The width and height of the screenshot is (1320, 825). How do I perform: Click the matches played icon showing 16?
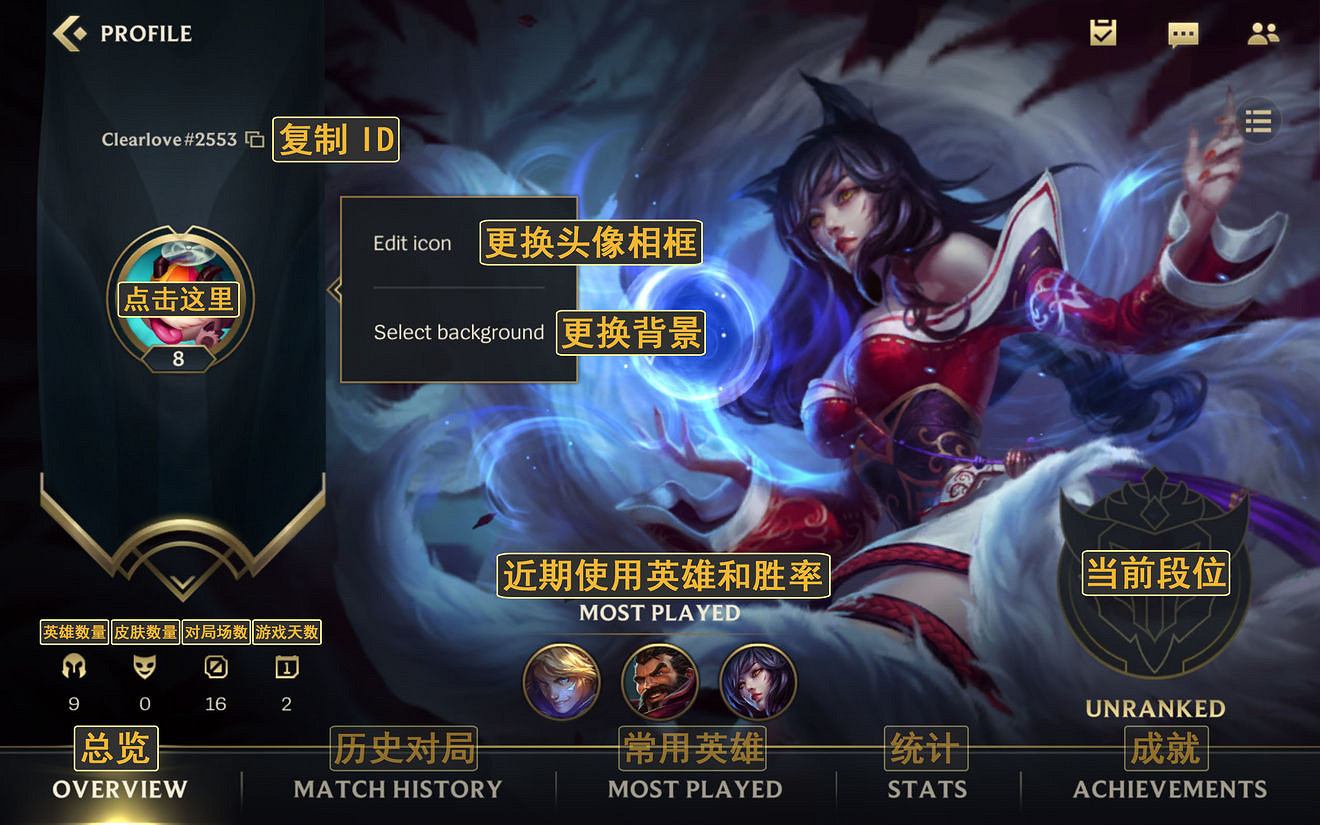pyautogui.click(x=215, y=667)
